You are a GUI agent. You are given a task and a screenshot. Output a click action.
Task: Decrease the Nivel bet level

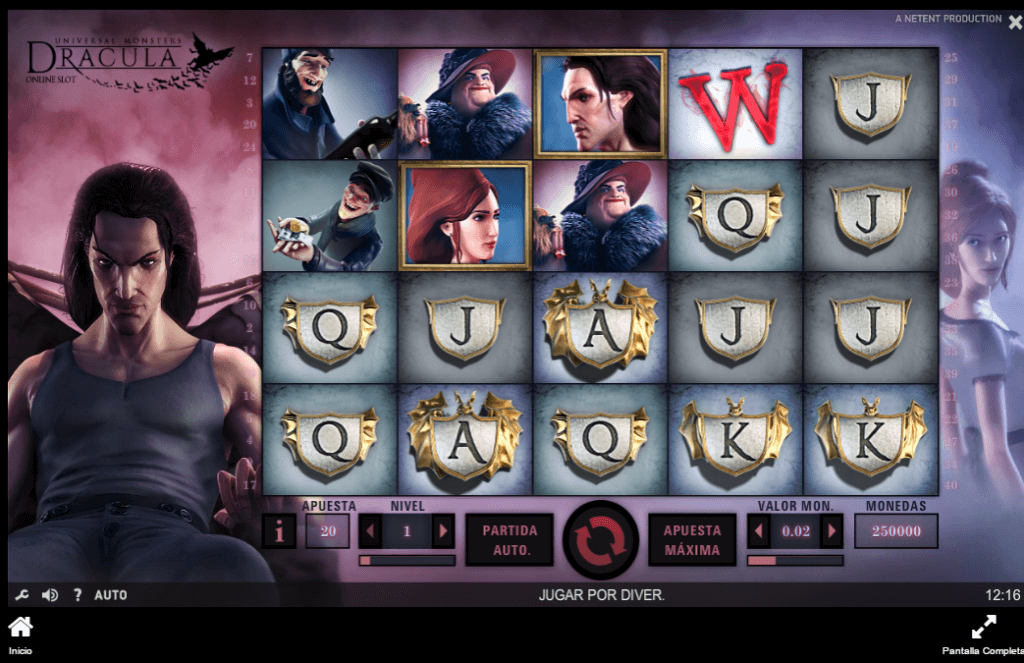(370, 532)
